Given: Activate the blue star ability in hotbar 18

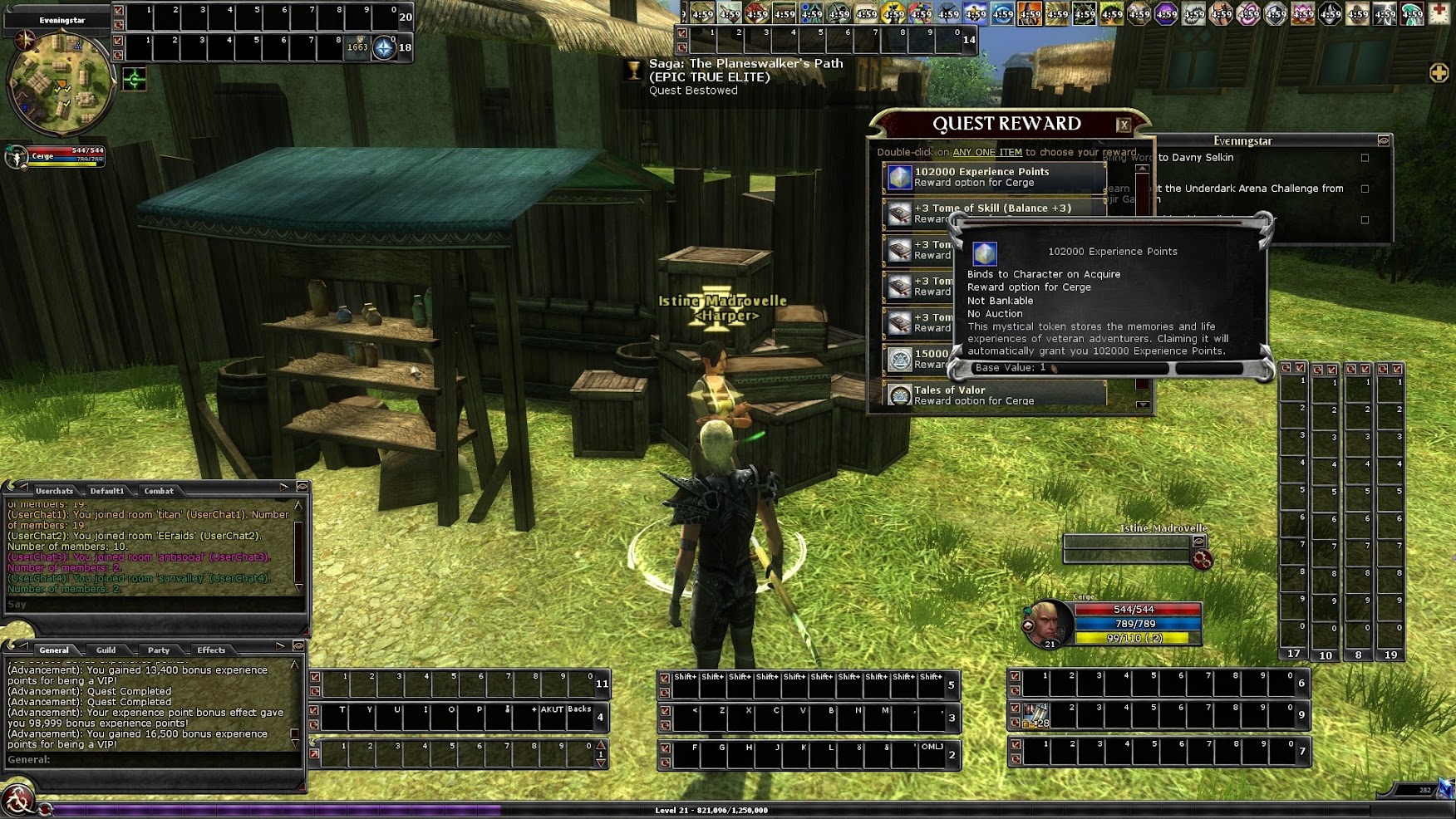Looking at the screenshot, I should pos(383,48).
